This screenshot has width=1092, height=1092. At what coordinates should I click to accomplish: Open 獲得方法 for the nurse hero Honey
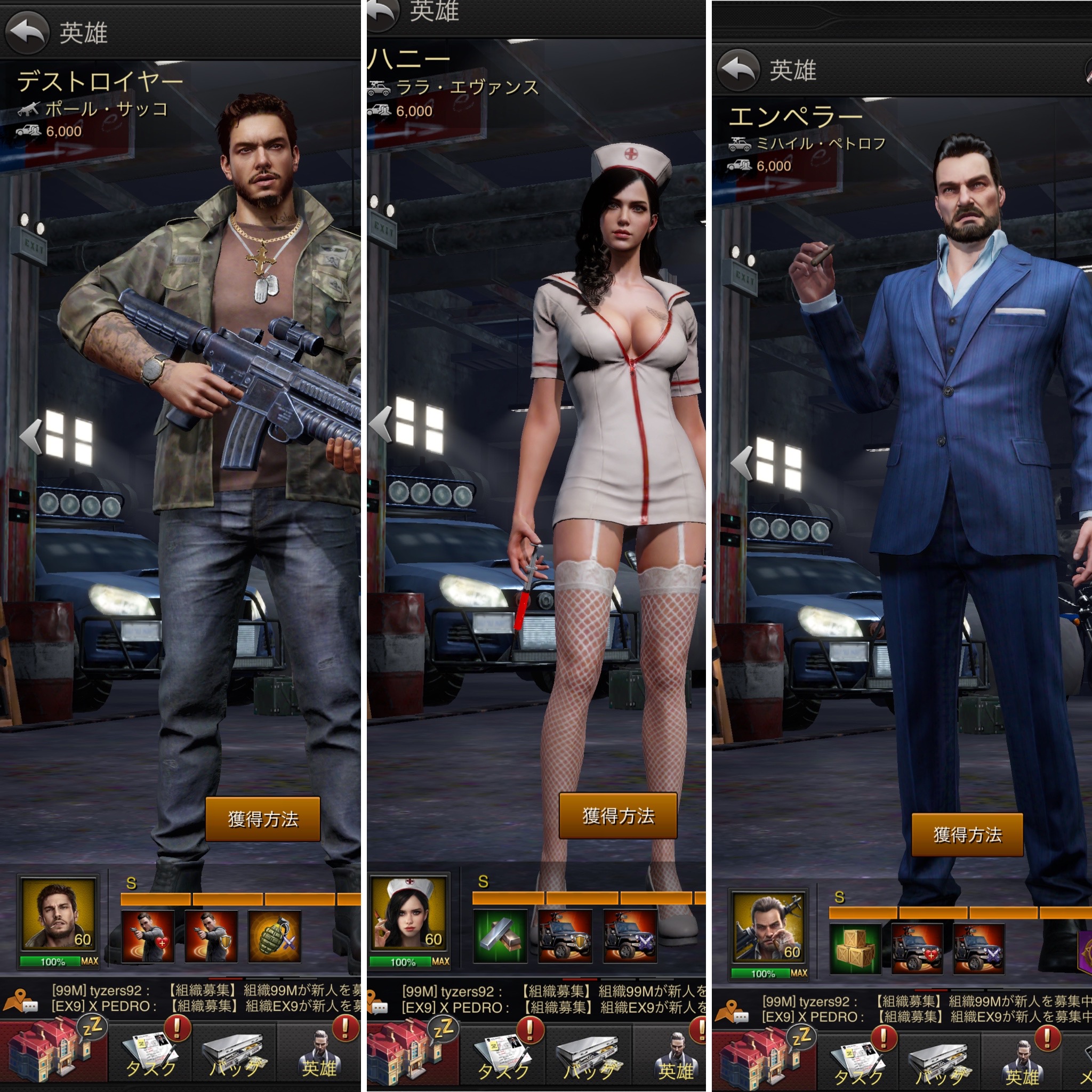(x=618, y=816)
